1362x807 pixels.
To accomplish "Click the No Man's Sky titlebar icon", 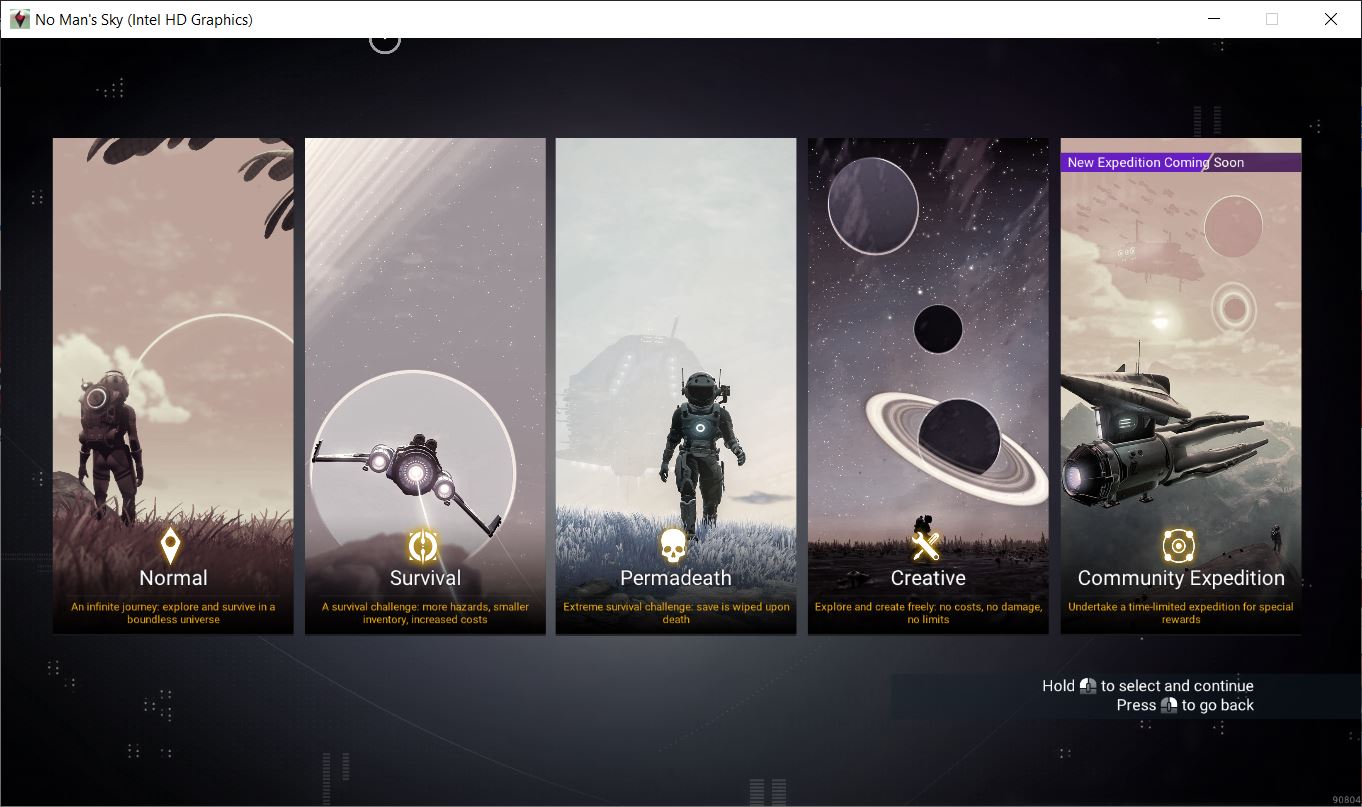I will pos(19,19).
